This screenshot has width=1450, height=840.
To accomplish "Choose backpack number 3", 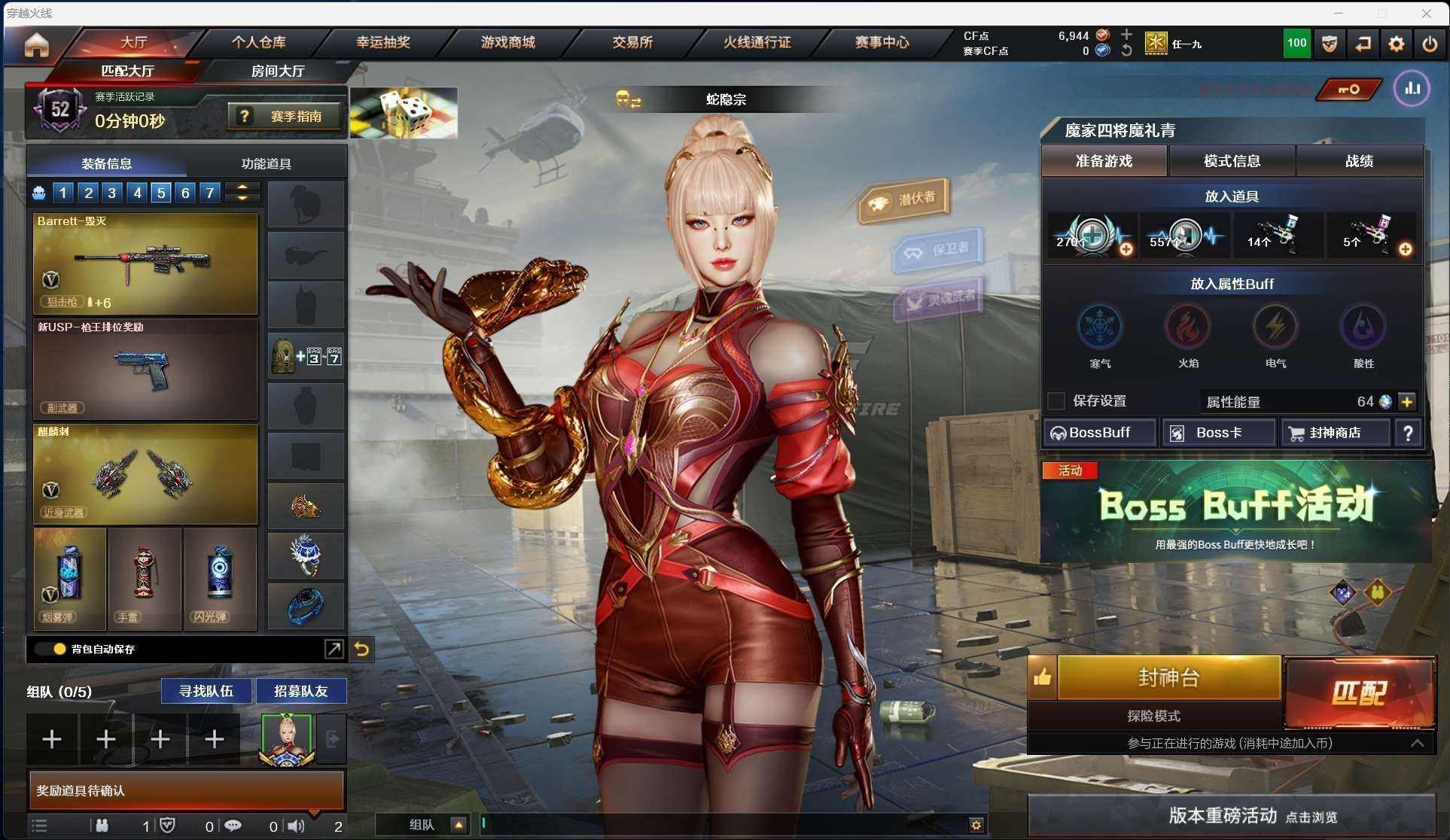I will (x=112, y=193).
